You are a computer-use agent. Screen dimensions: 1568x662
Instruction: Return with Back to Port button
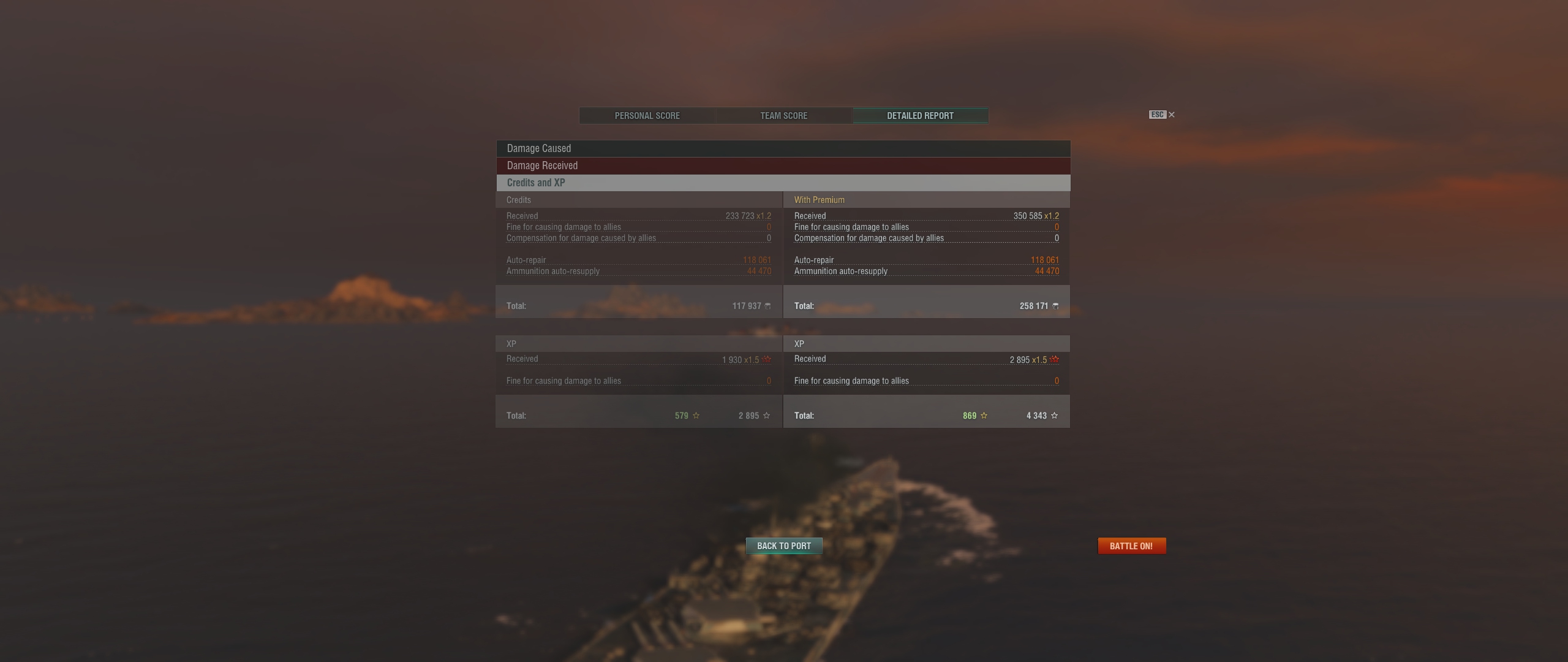click(x=783, y=546)
